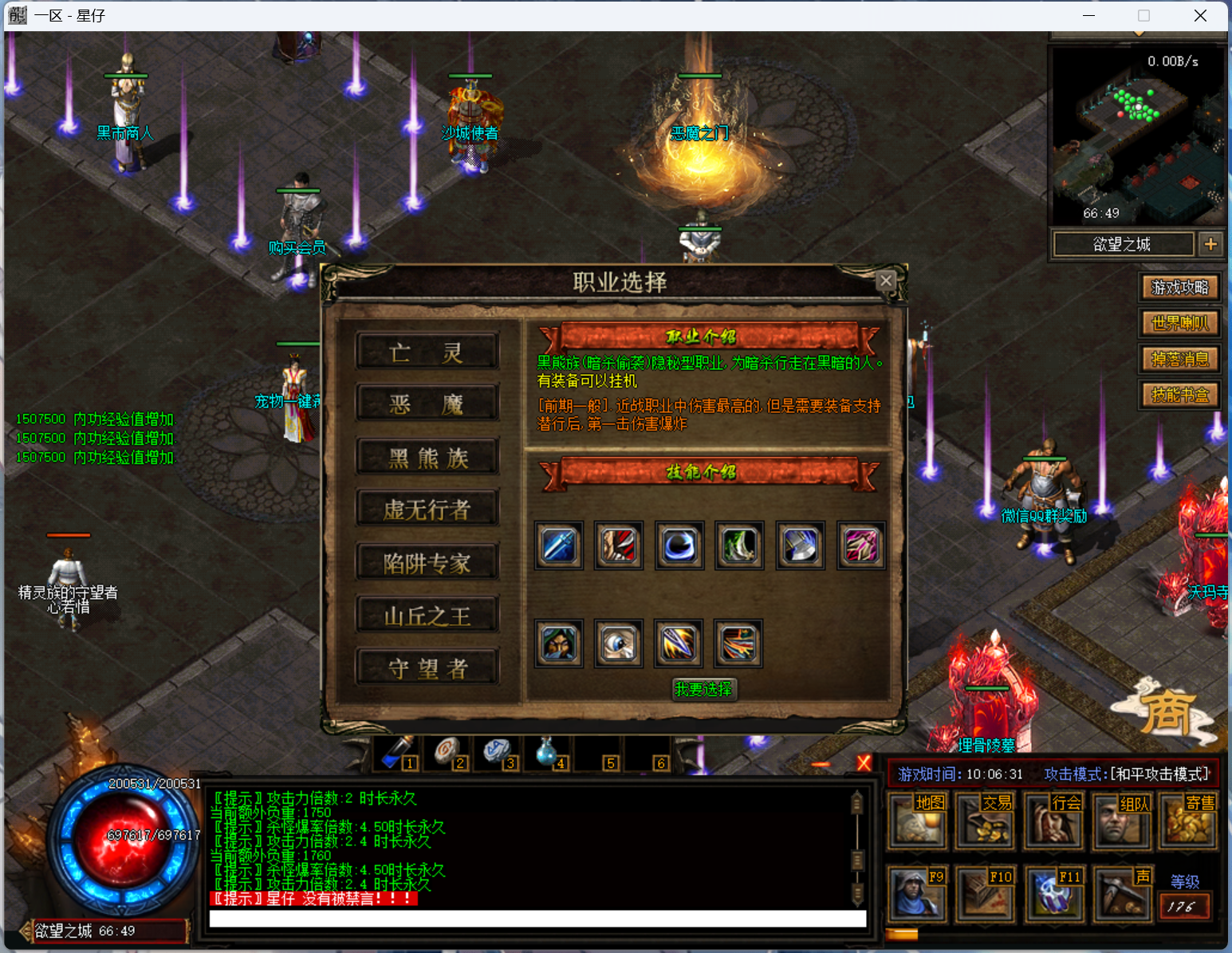Pick the 守望者 class entry
This screenshot has height=953, width=1232.
427,668
